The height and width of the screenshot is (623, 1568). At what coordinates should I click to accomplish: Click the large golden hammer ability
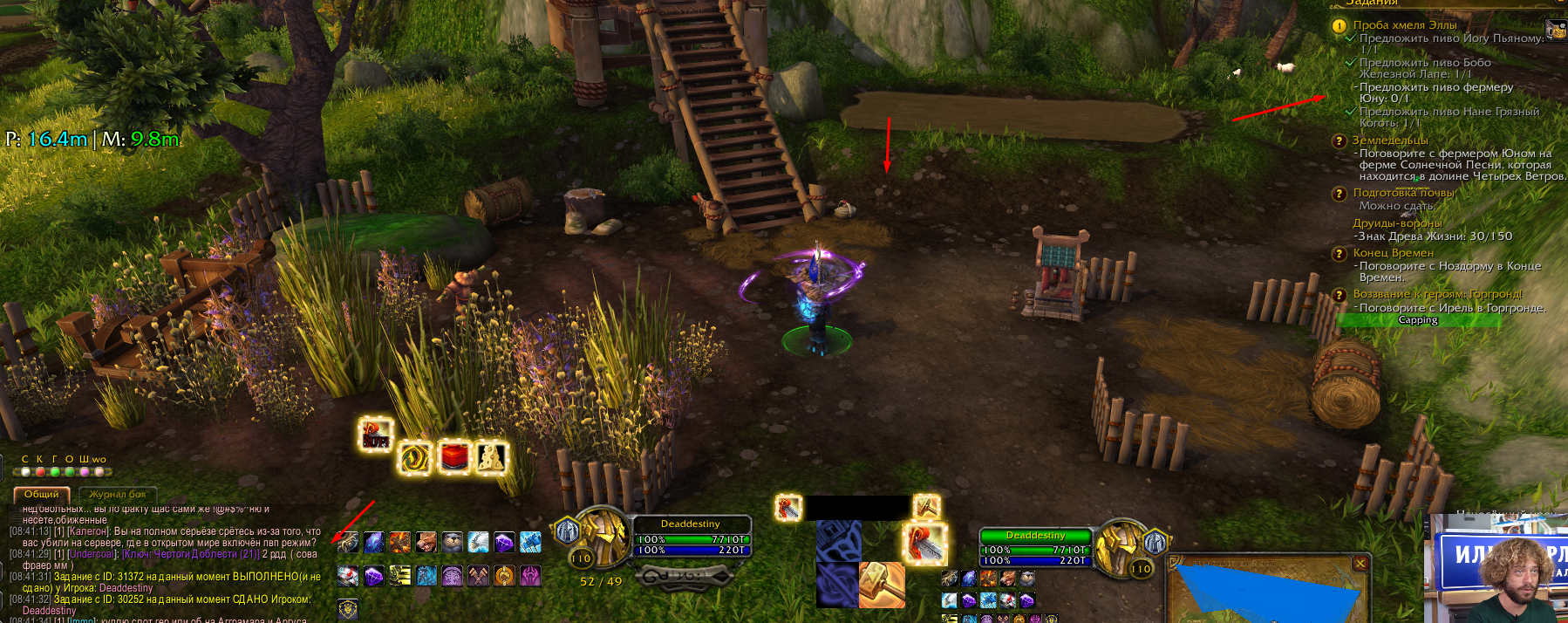pos(881,585)
